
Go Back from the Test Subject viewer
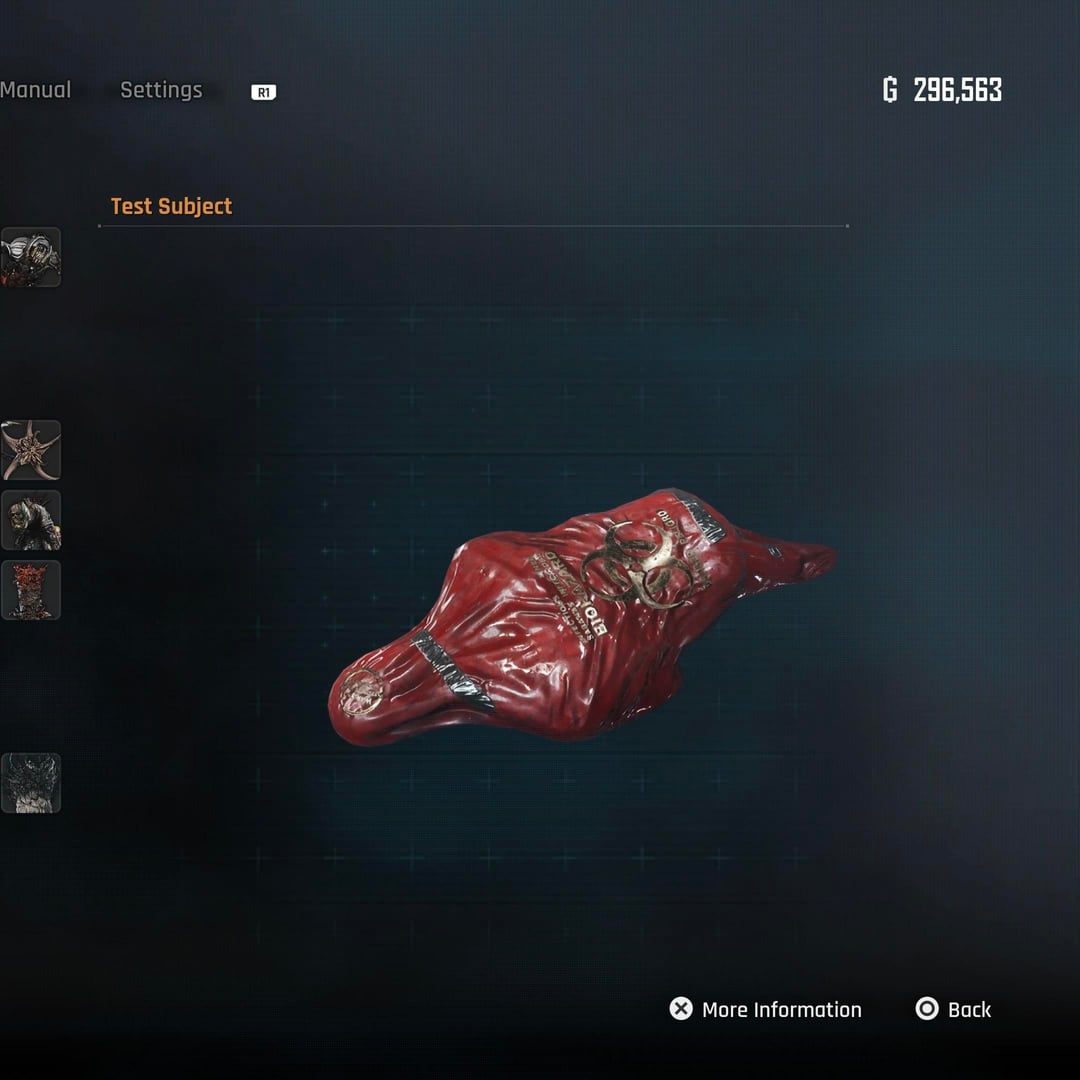(954, 1009)
